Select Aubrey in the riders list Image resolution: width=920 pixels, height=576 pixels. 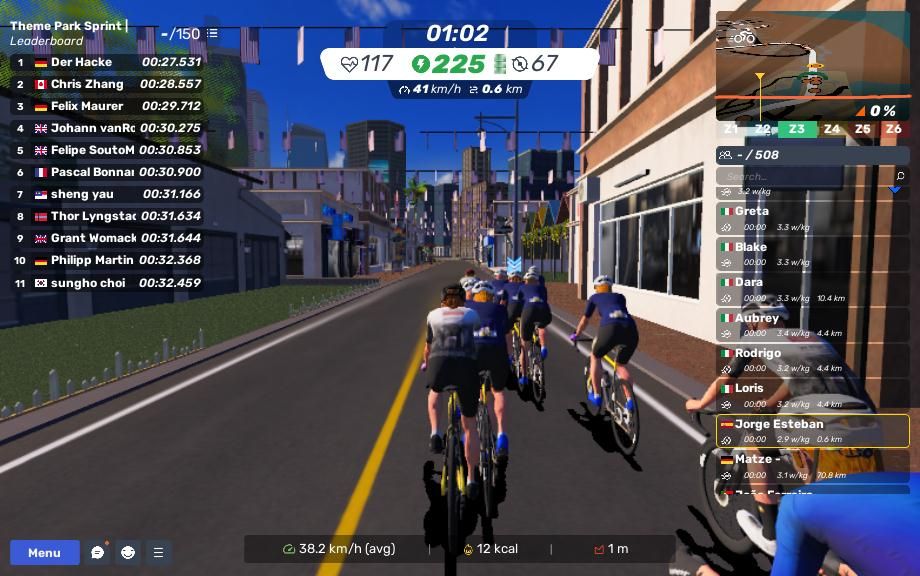812,325
